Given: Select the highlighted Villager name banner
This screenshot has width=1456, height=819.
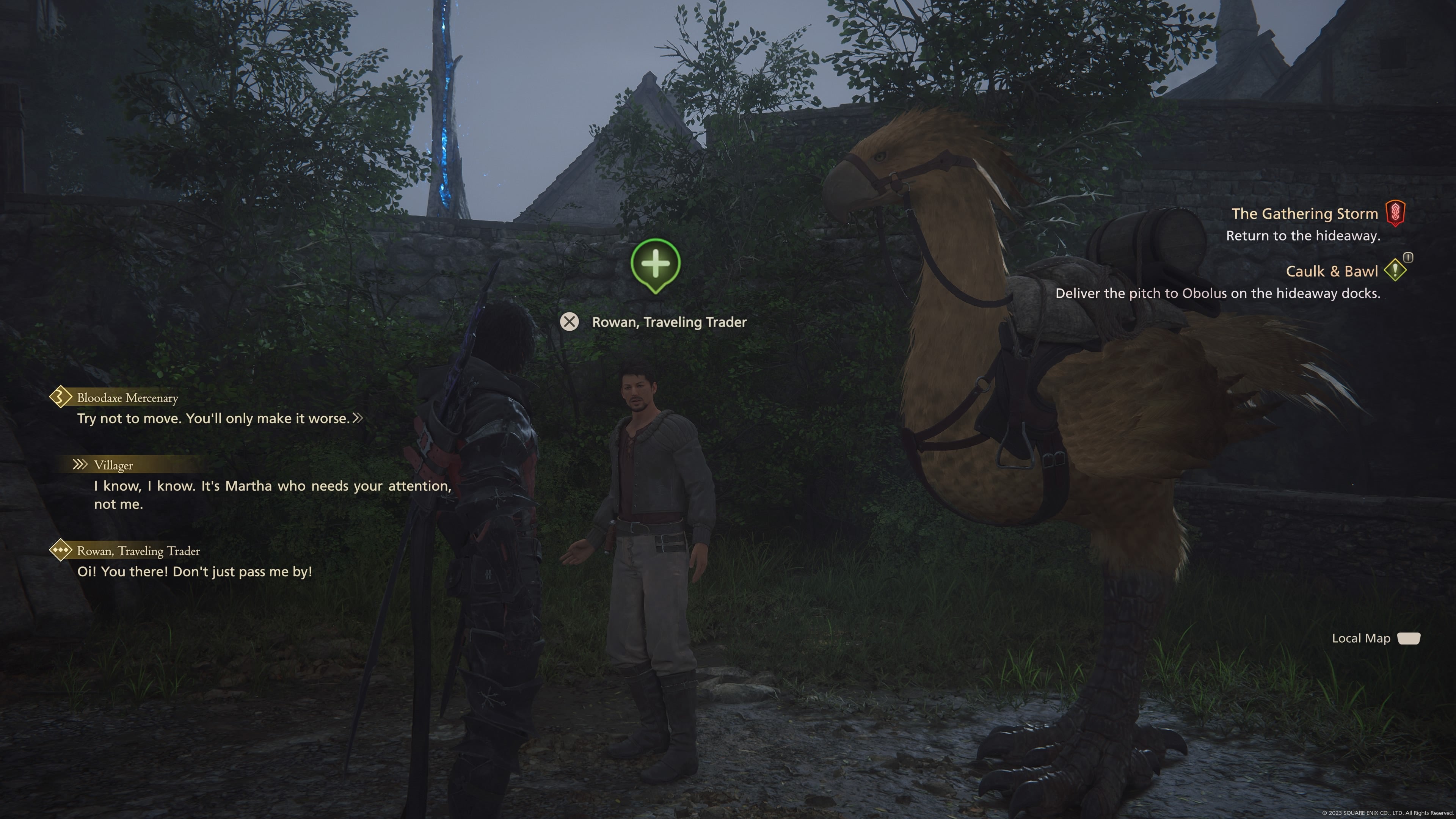Looking at the screenshot, I should click(114, 465).
